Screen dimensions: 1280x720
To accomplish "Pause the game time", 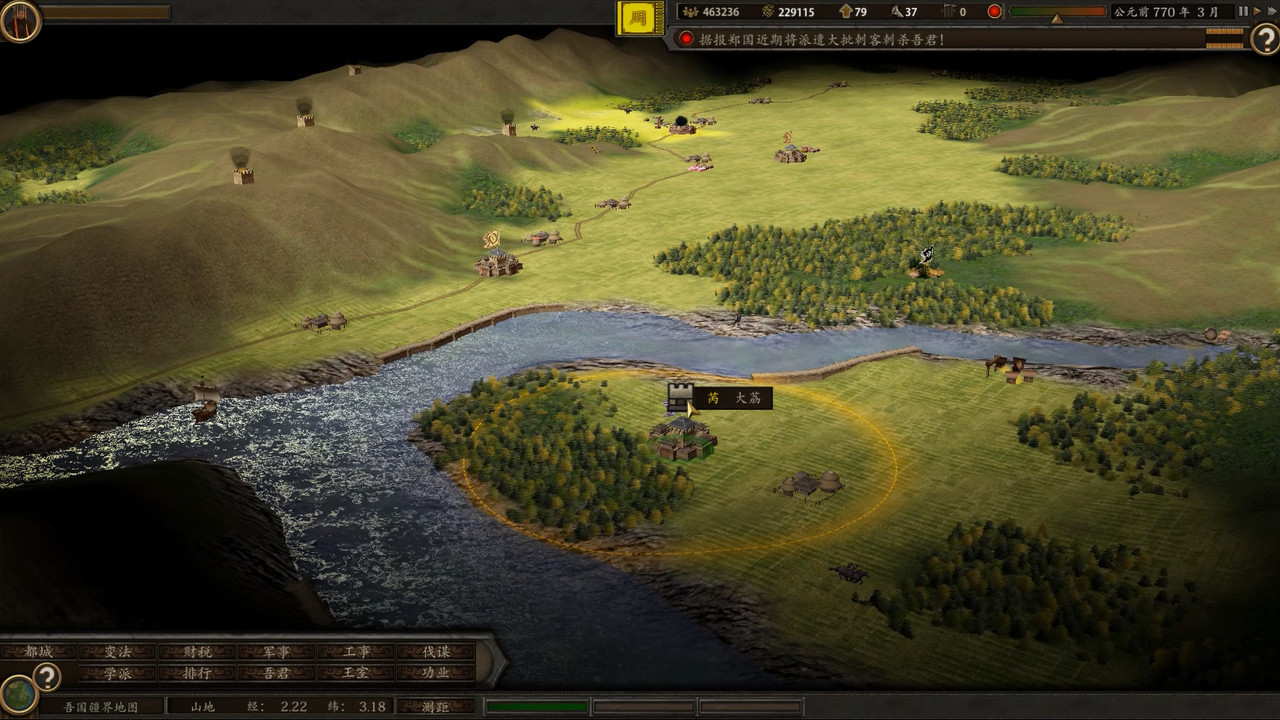I will click(x=1243, y=12).
